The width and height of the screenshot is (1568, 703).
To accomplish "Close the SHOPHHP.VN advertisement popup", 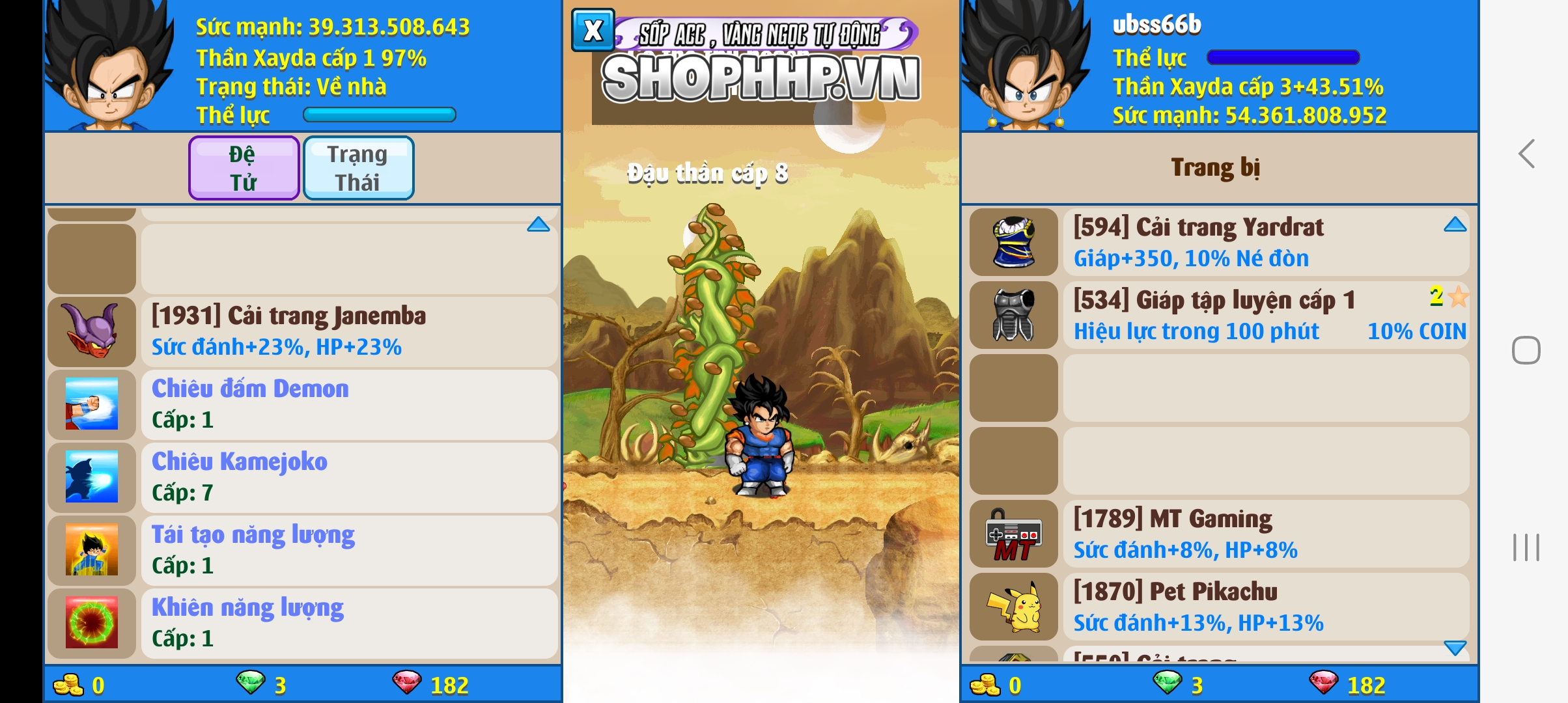I will point(592,29).
